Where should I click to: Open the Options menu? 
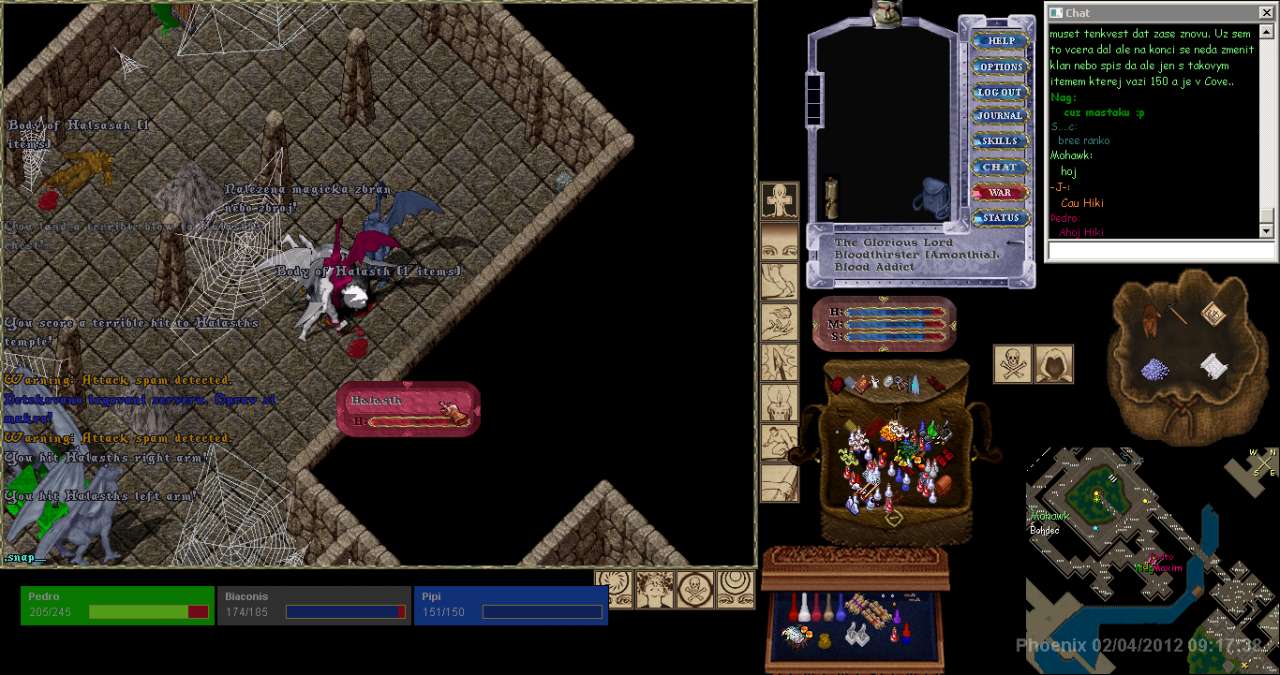pyautogui.click(x=999, y=67)
